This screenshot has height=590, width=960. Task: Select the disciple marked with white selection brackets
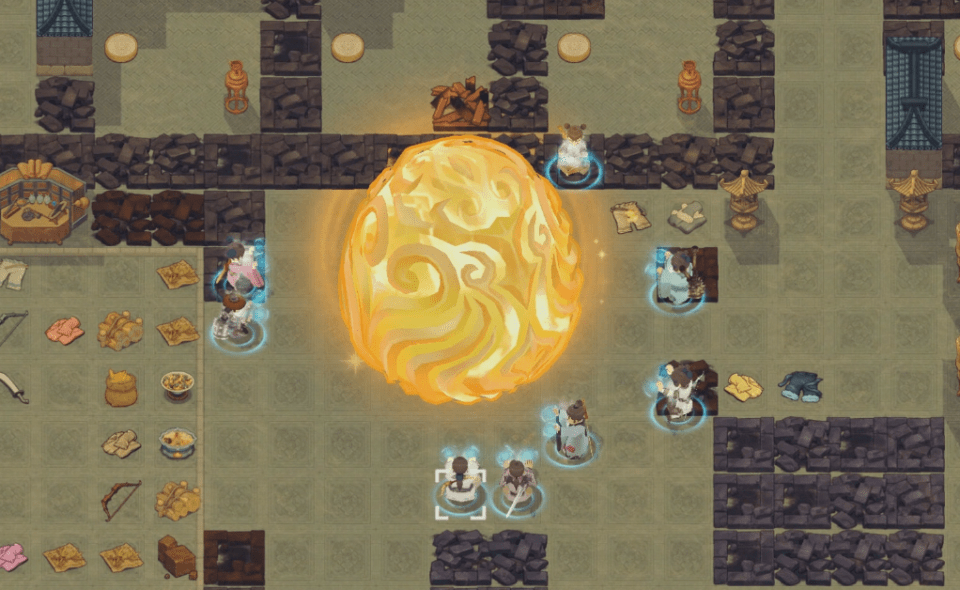click(460, 485)
